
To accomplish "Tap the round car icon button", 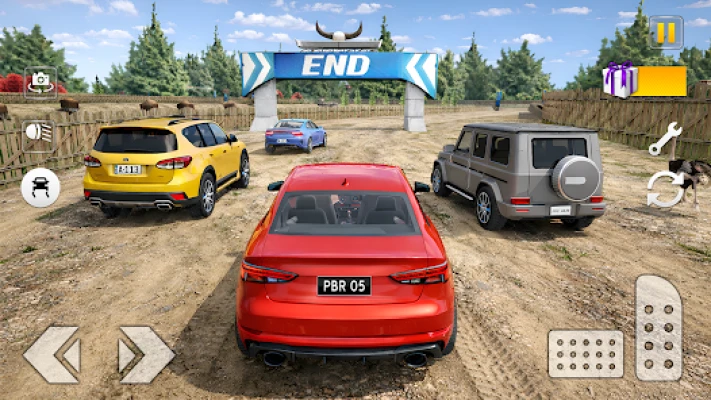I will pyautogui.click(x=40, y=187).
